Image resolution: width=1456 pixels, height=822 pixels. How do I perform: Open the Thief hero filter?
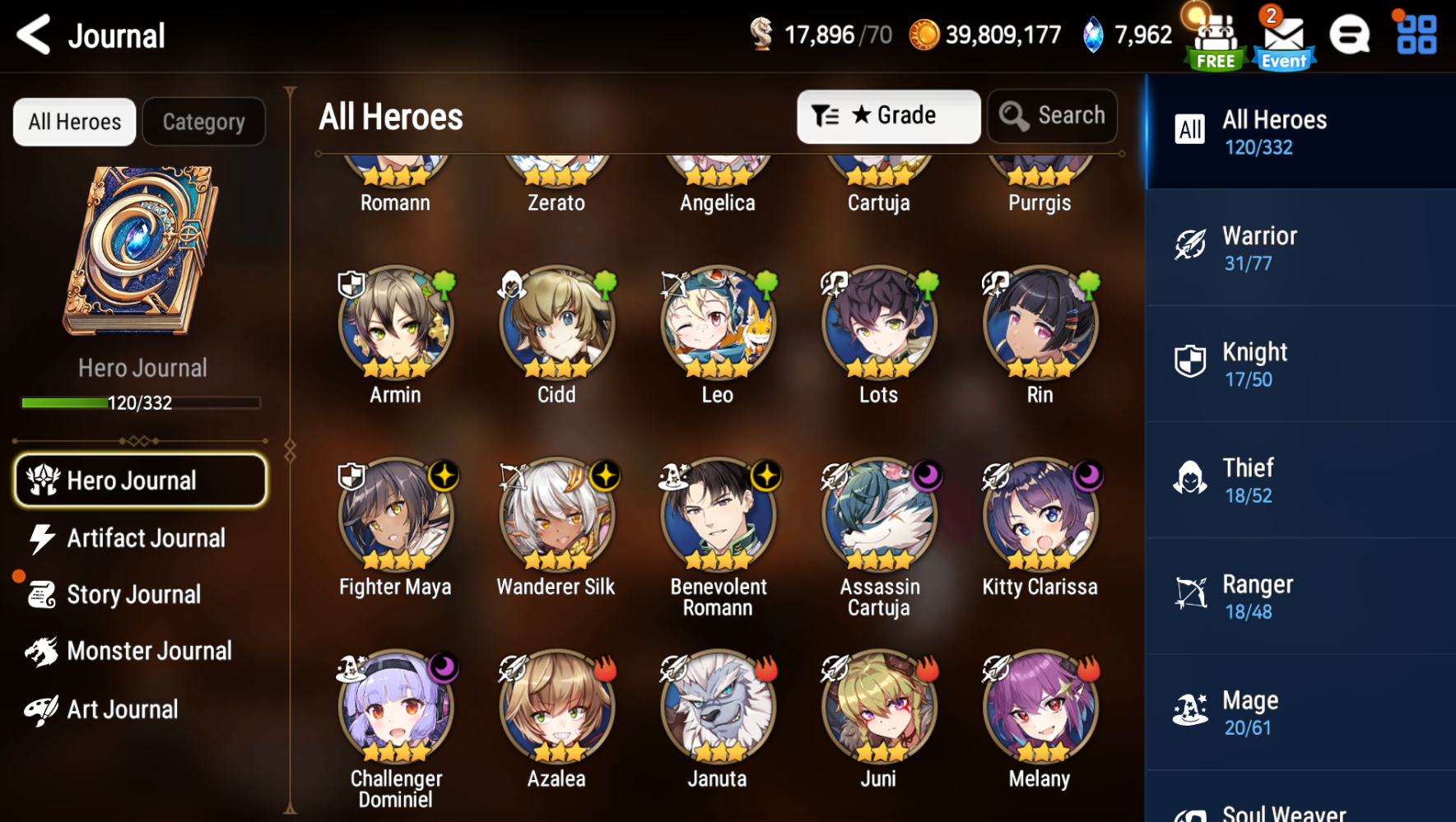point(1299,479)
